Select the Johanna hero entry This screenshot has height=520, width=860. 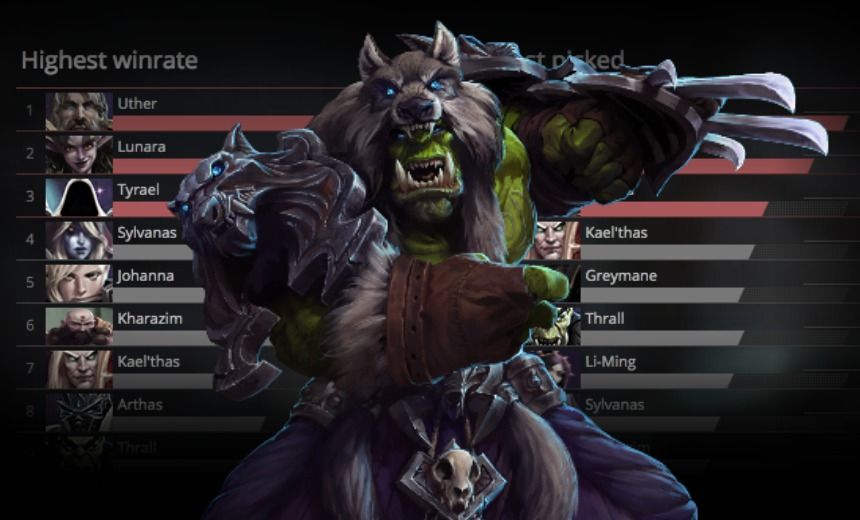145,275
